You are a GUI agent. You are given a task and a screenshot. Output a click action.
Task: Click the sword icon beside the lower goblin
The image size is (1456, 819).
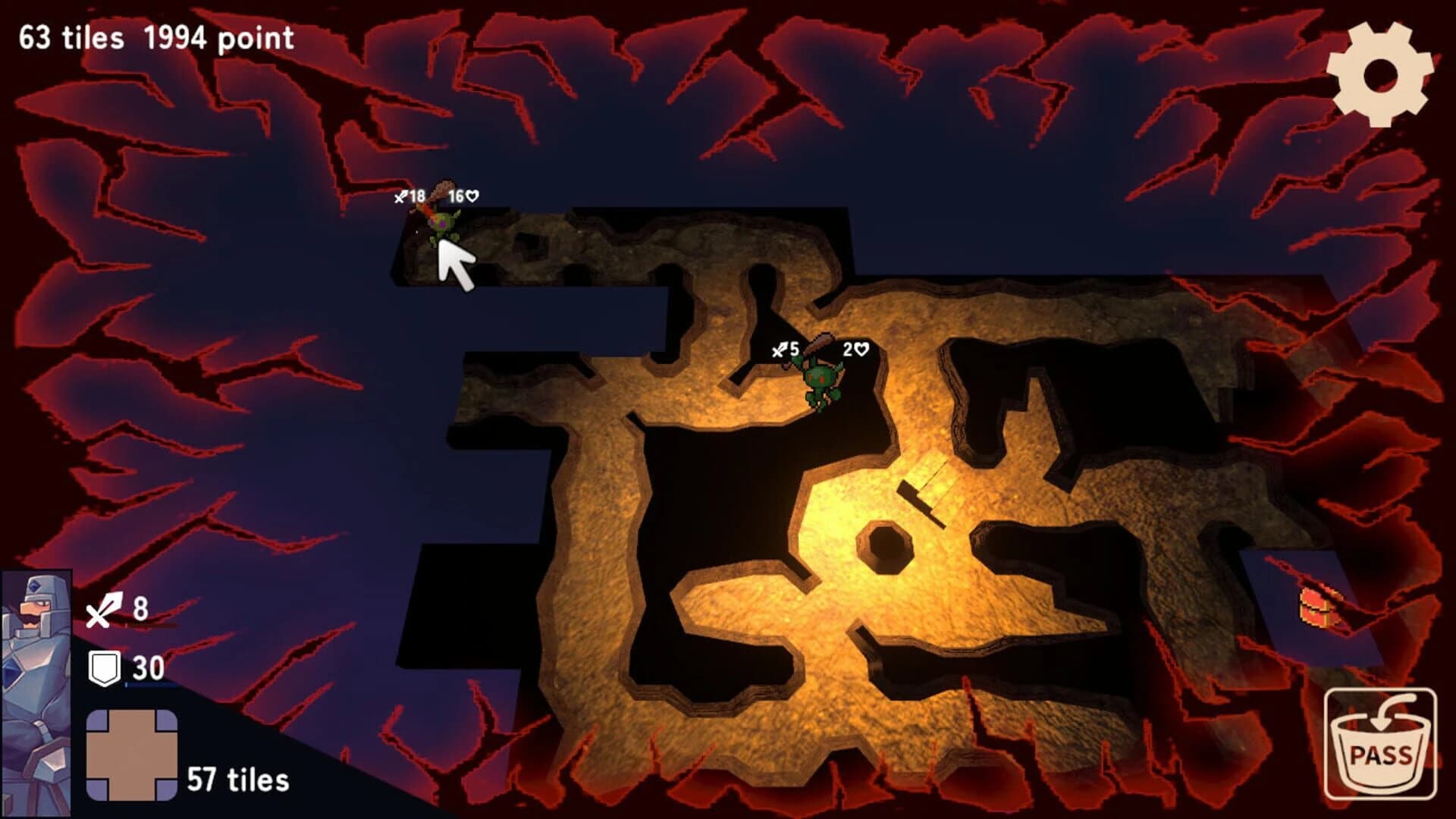pos(781,350)
